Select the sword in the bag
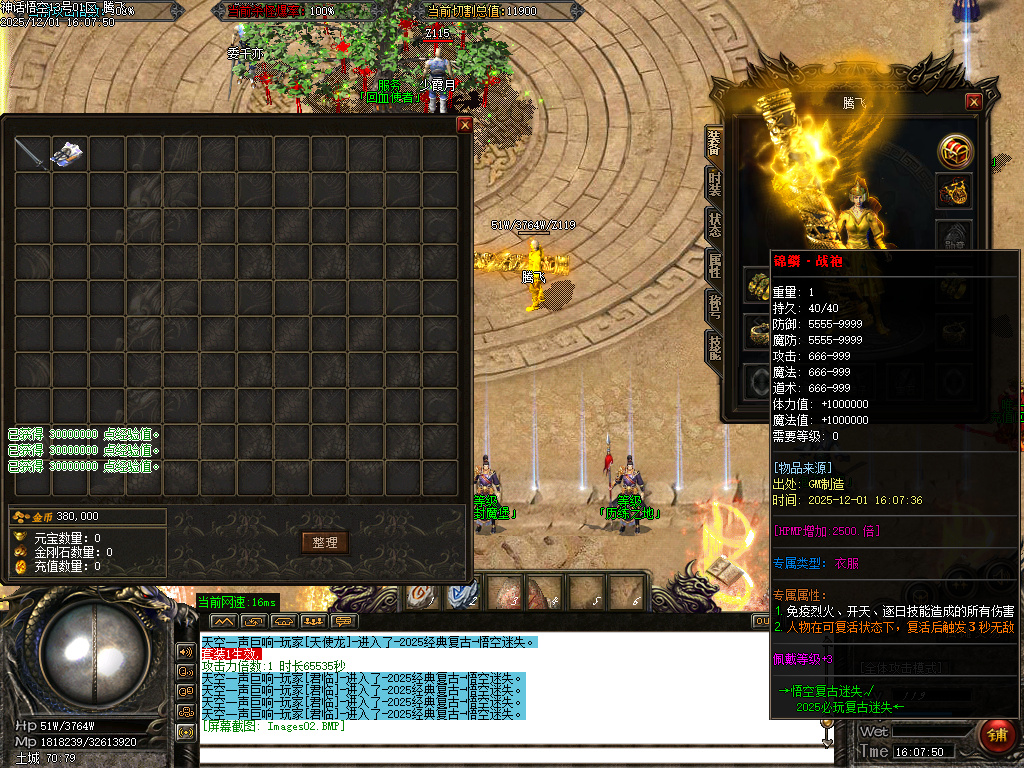The image size is (1024, 768). 31,153
